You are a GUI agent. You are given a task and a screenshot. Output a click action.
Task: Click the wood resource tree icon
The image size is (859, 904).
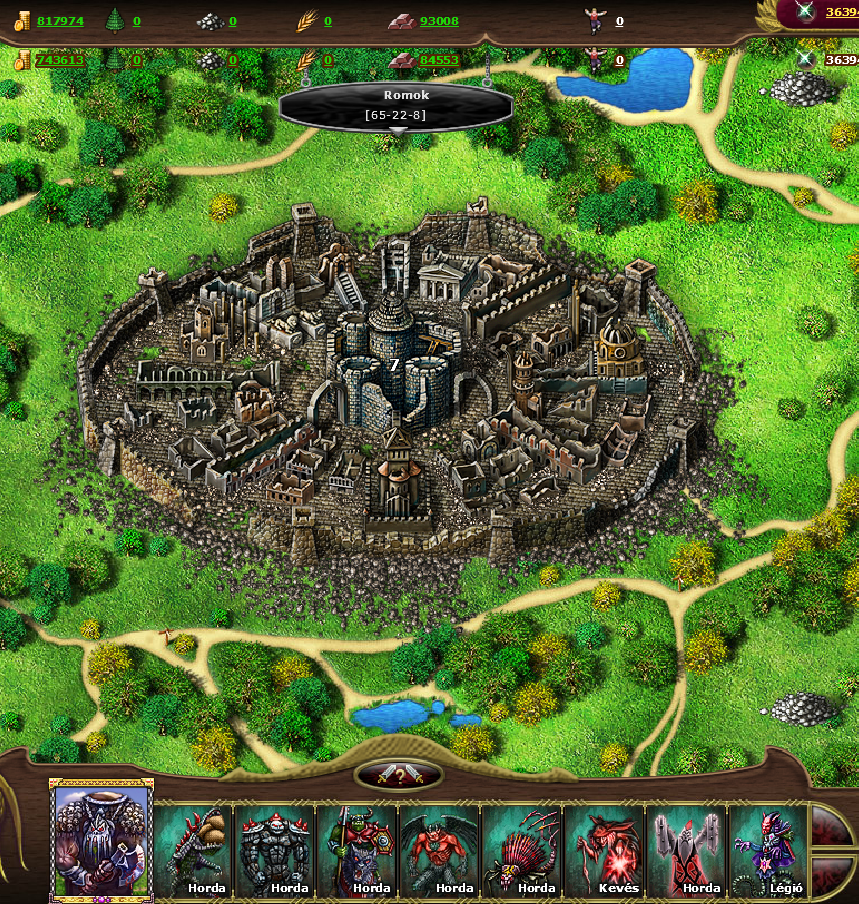(x=113, y=20)
